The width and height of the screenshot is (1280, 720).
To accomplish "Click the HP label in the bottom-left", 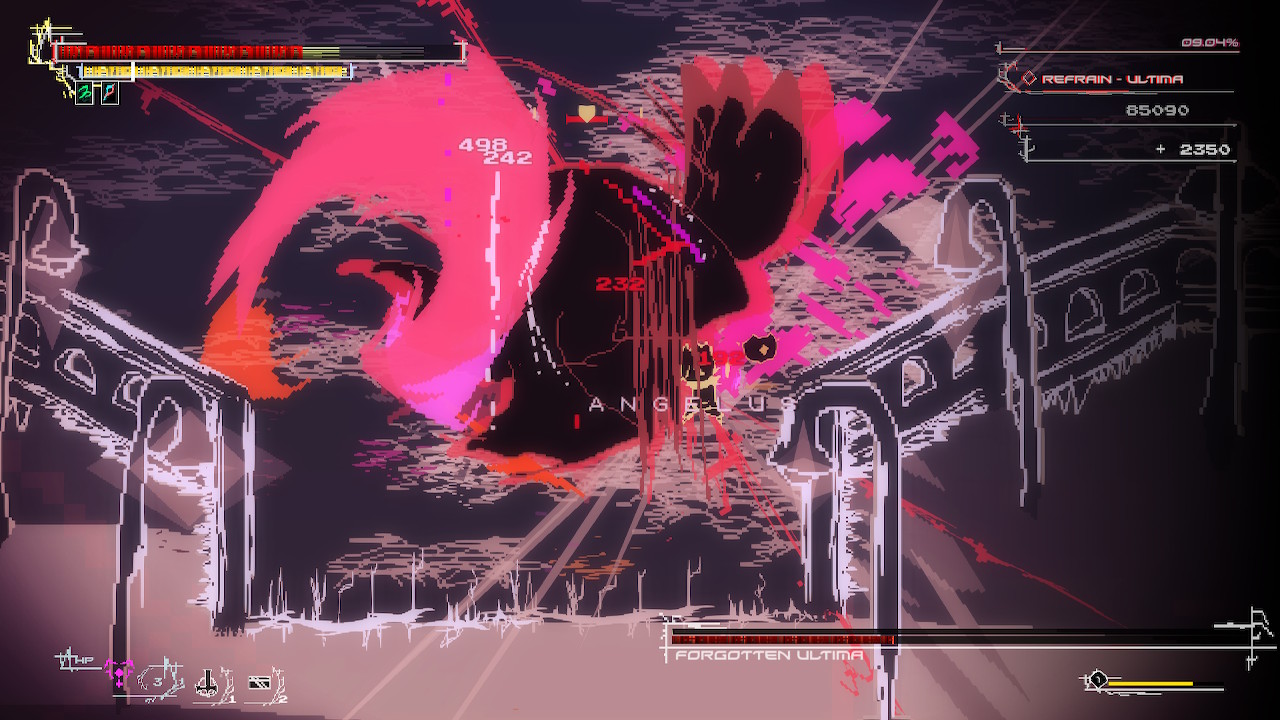I will 85,658.
